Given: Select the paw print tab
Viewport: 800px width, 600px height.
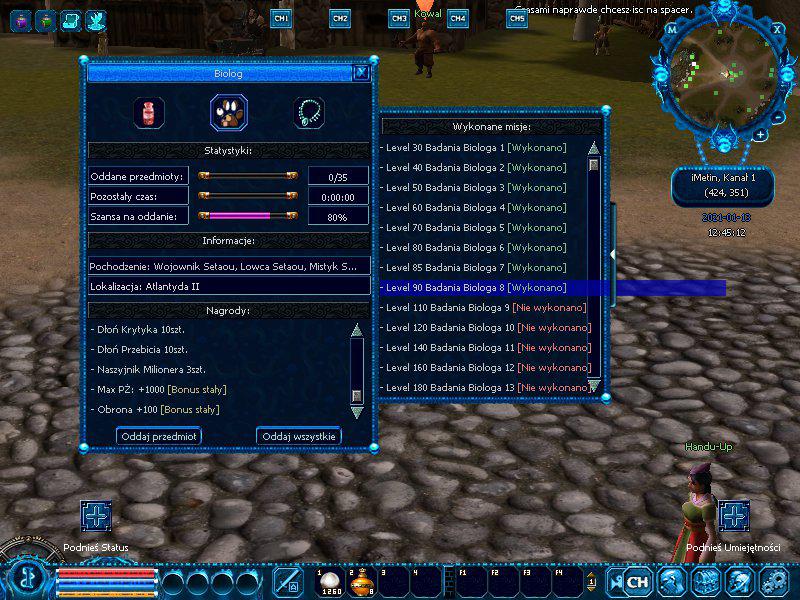Looking at the screenshot, I should (x=229, y=111).
